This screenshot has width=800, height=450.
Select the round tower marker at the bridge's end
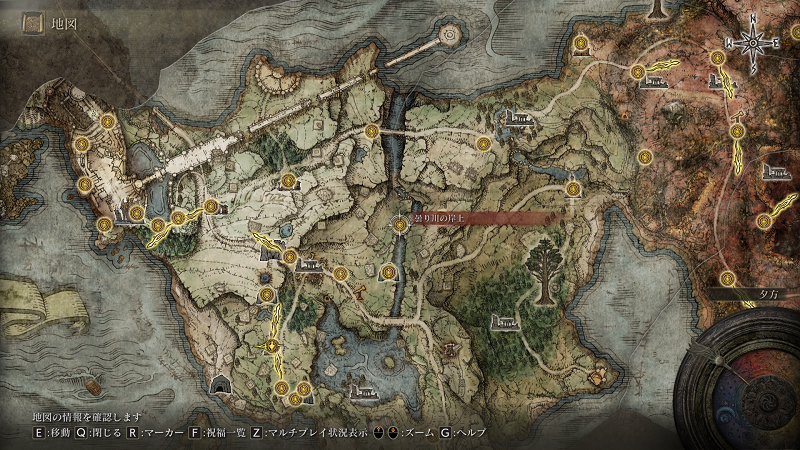(448, 34)
